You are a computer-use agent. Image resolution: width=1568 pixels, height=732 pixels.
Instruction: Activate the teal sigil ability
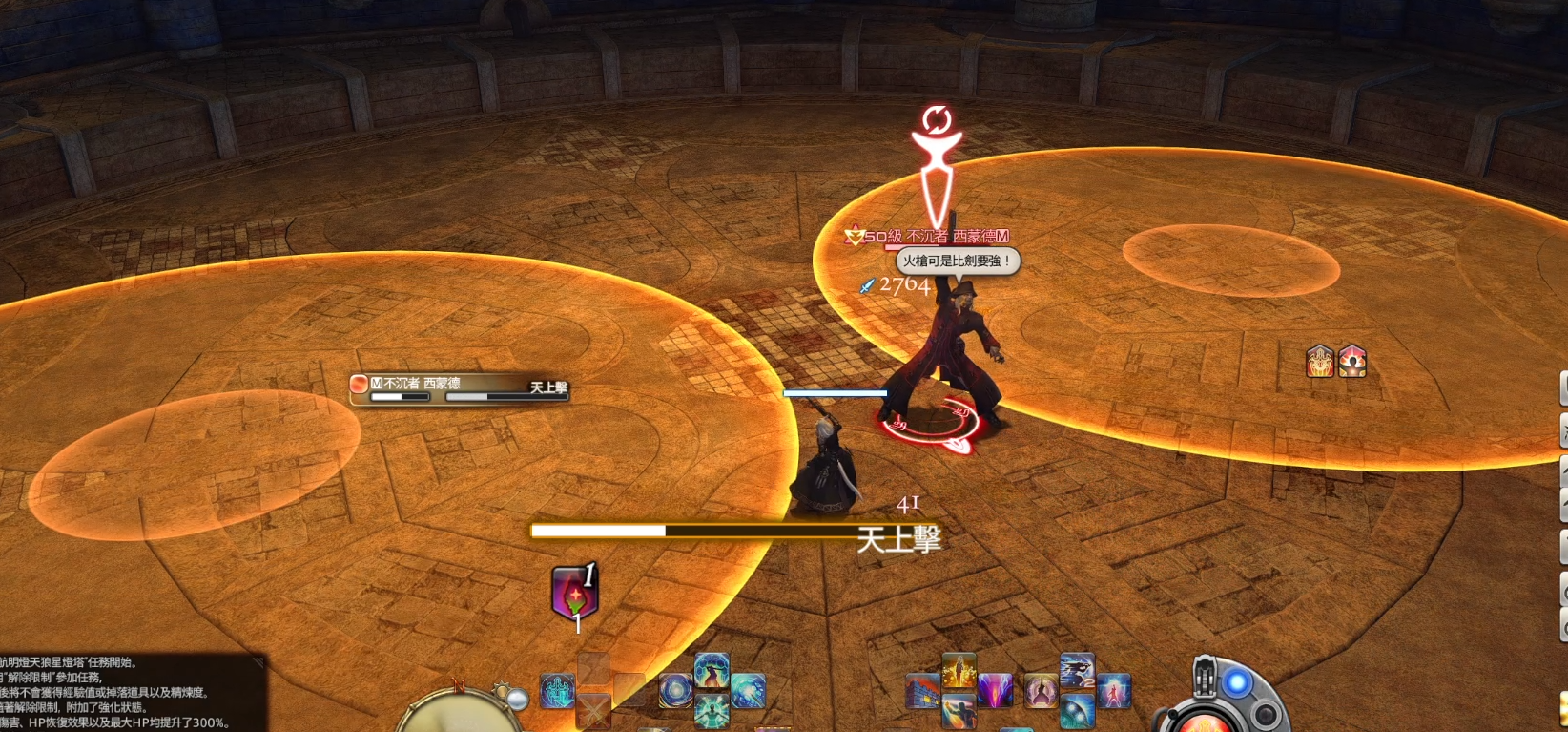click(x=557, y=691)
